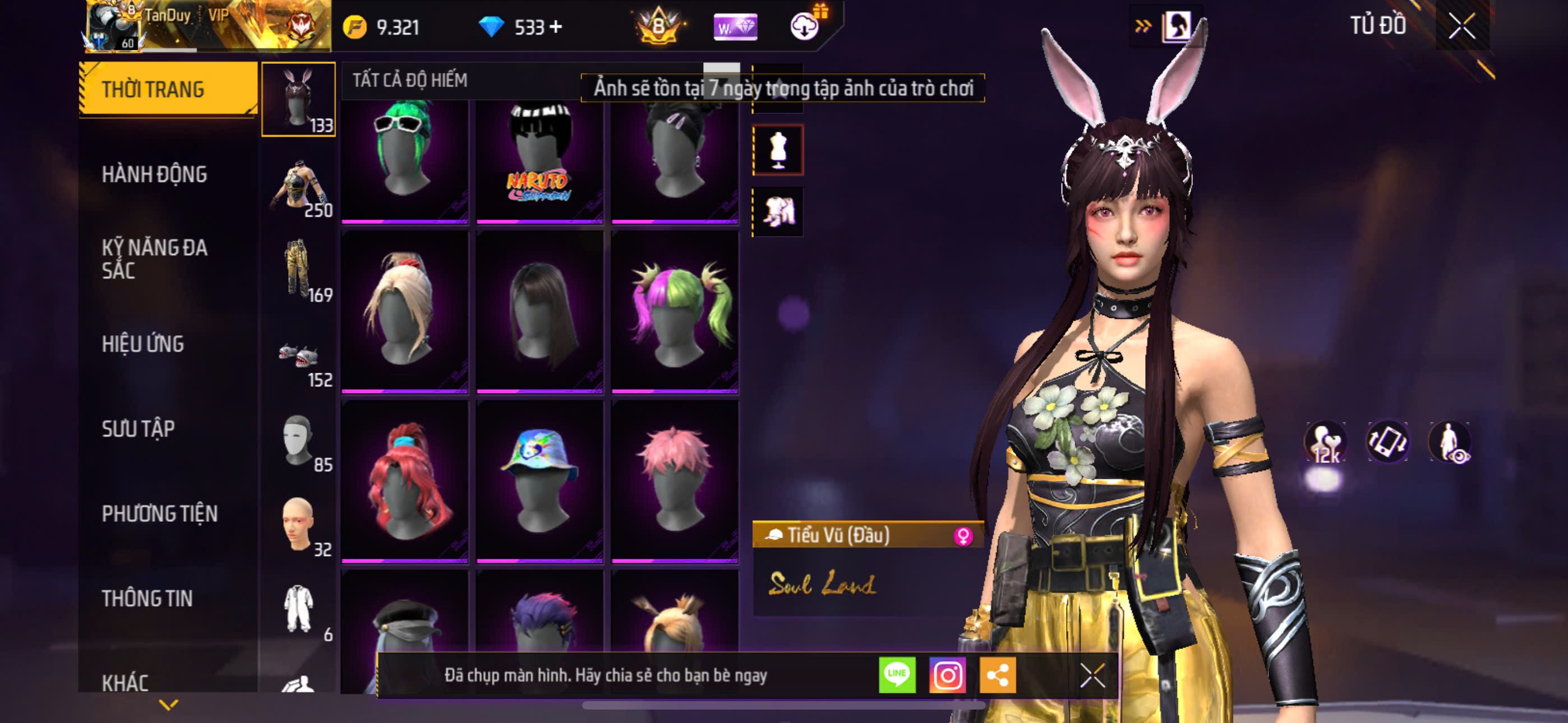Open the Hành Động category
The height and width of the screenshot is (723, 1568).
click(x=155, y=175)
